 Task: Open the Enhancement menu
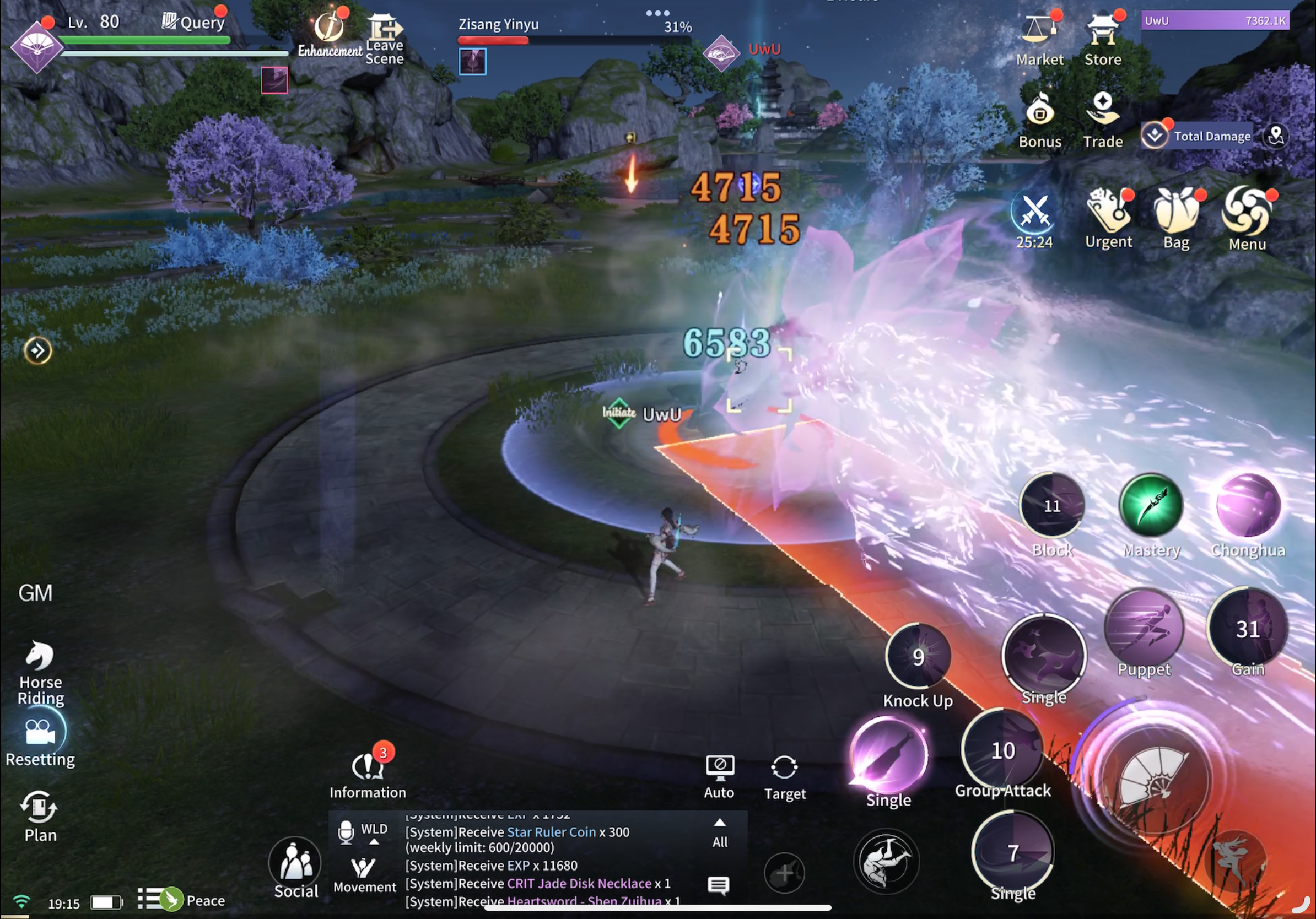coord(330,29)
